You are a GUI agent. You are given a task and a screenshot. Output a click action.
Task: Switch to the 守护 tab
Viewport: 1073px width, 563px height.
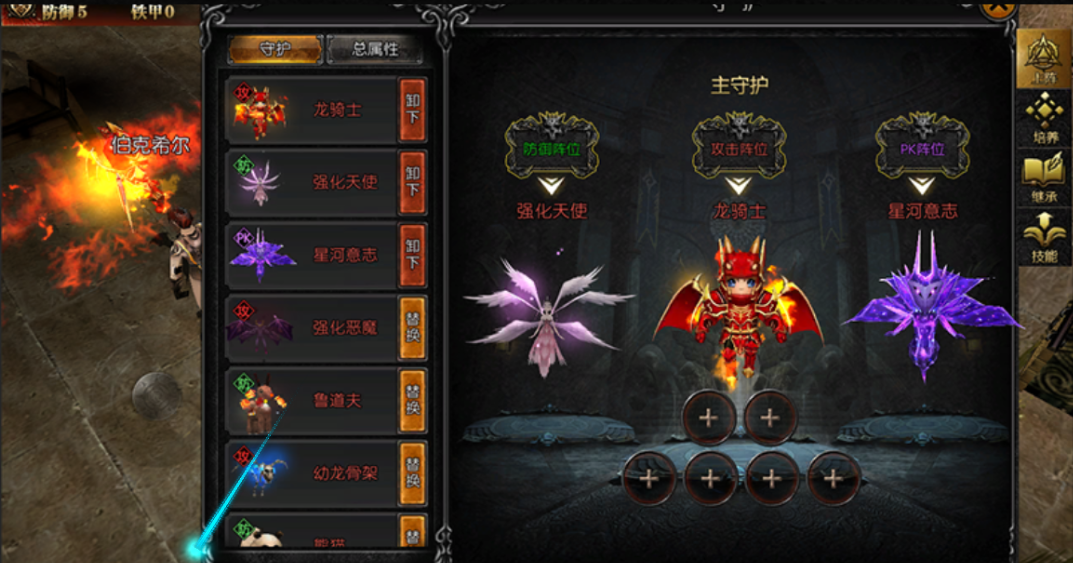(x=274, y=50)
